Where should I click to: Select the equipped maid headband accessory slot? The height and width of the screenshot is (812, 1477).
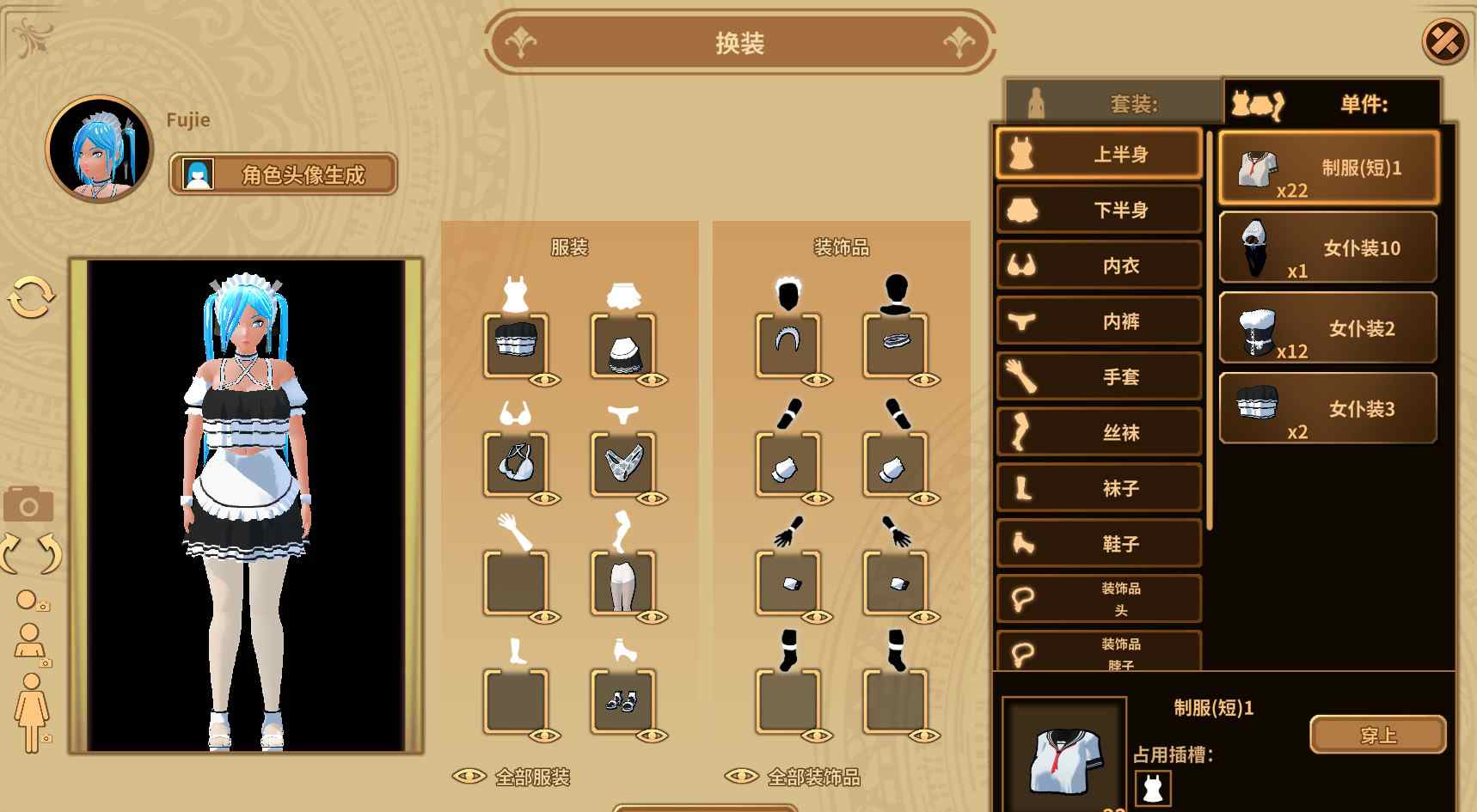tap(788, 344)
